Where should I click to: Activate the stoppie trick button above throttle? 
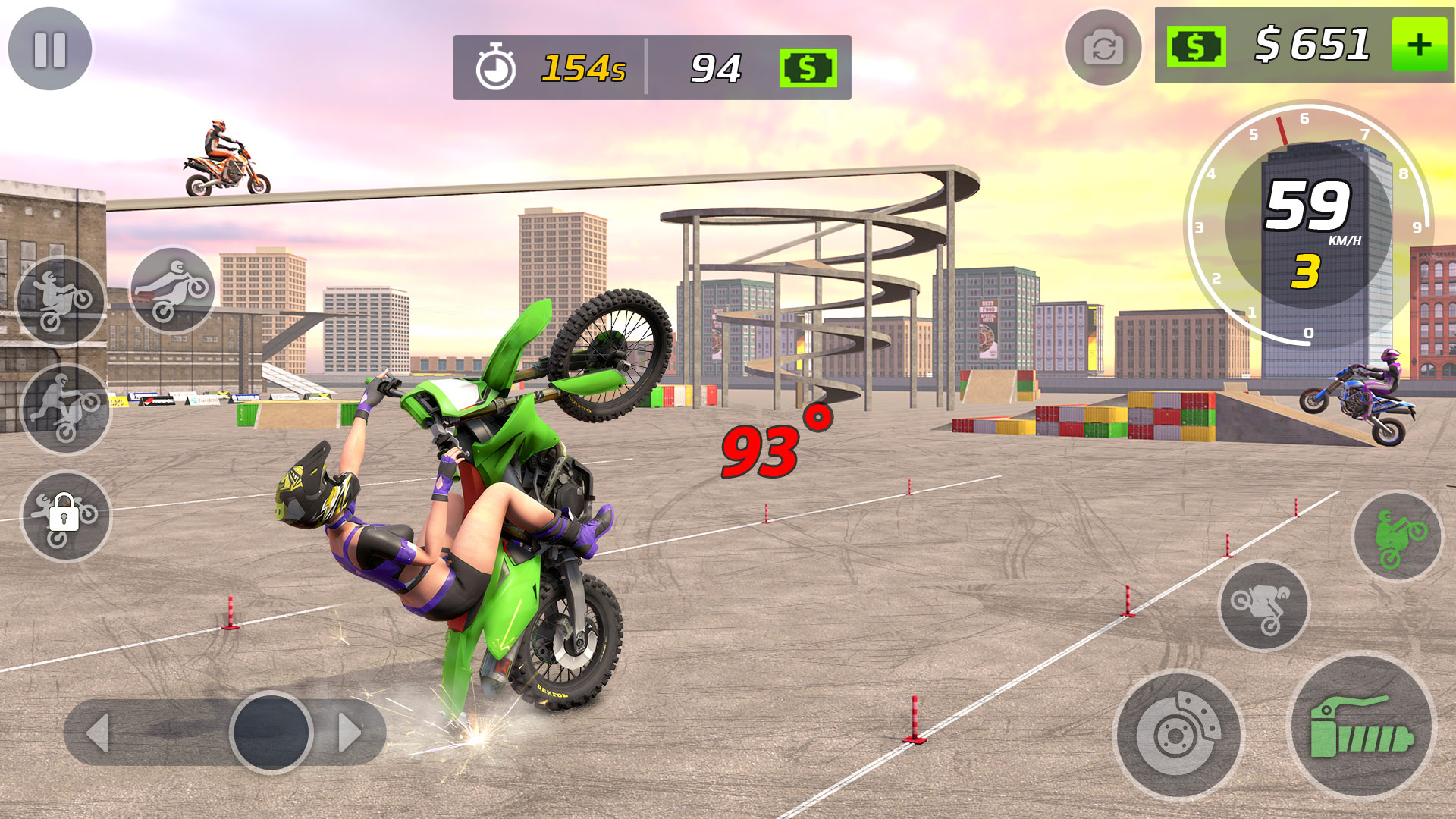click(x=1263, y=606)
